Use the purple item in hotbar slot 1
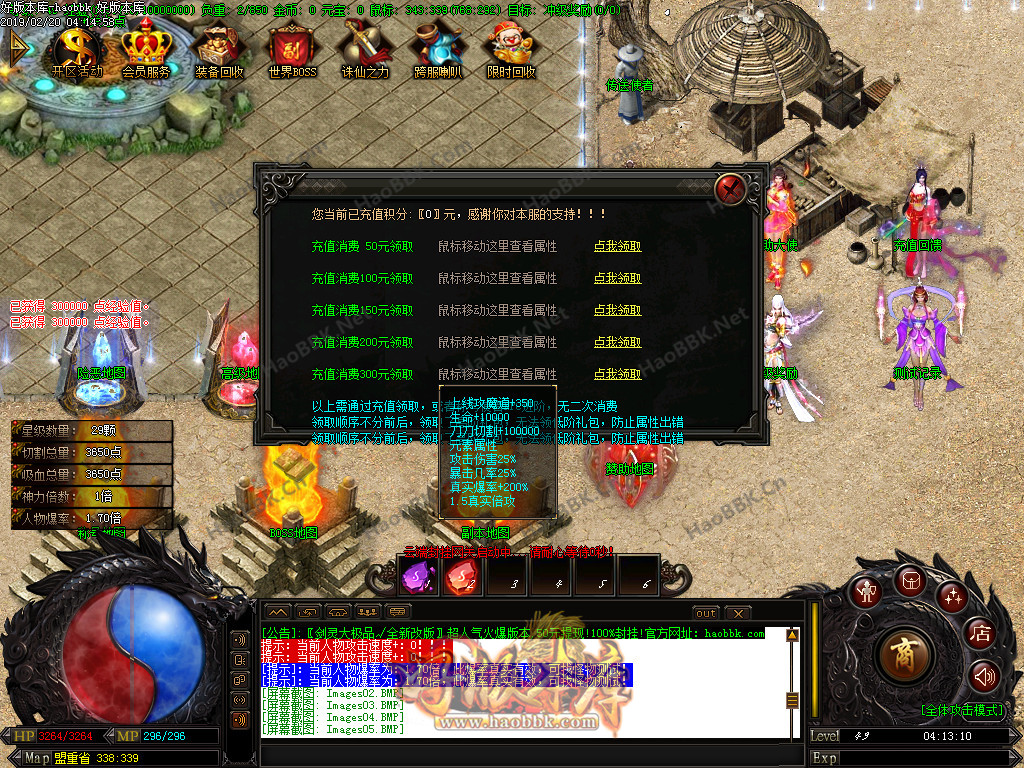Screen dimensions: 1024x768 click(415, 576)
